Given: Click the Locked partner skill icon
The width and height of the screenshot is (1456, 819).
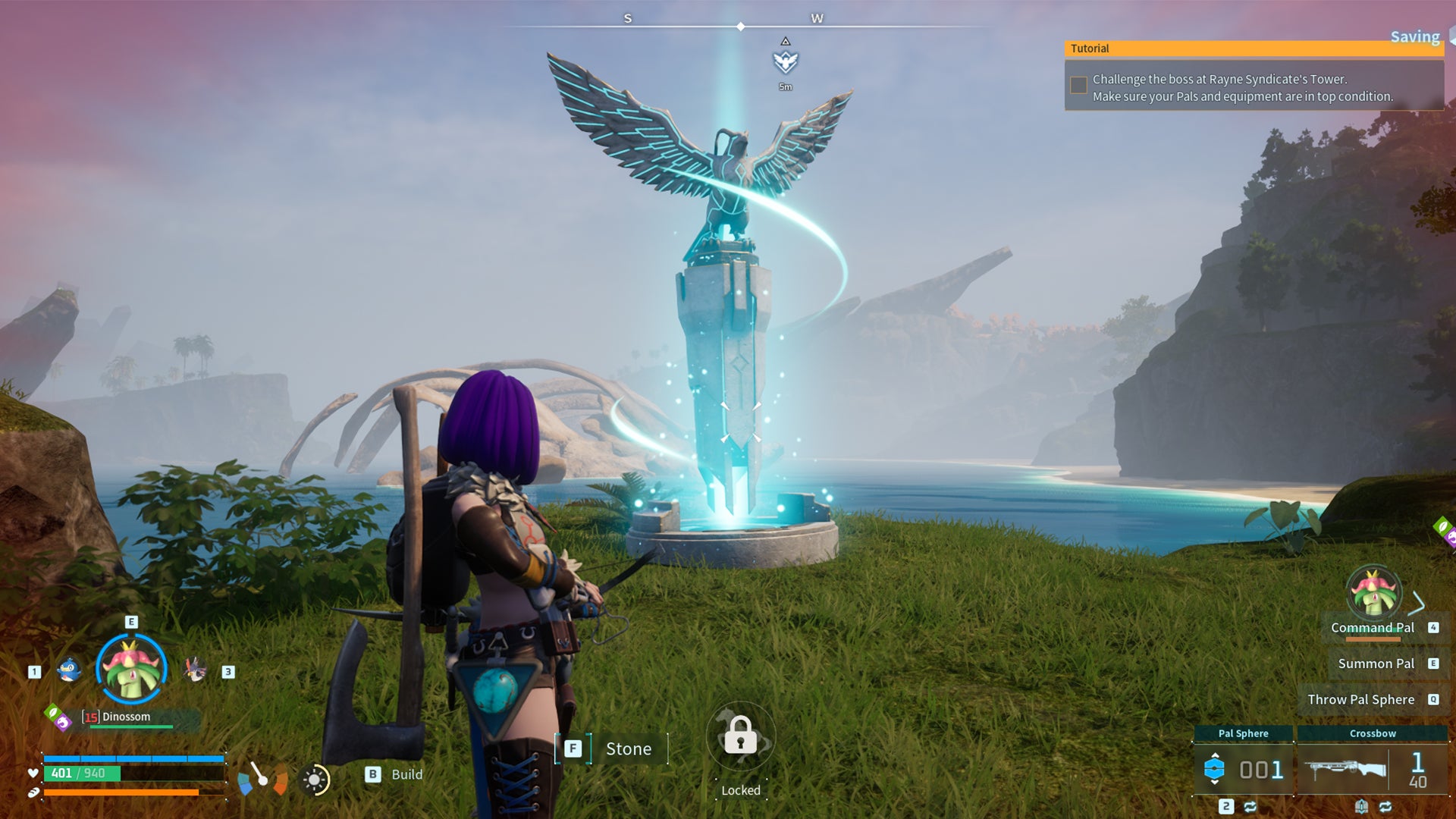Looking at the screenshot, I should (740, 737).
